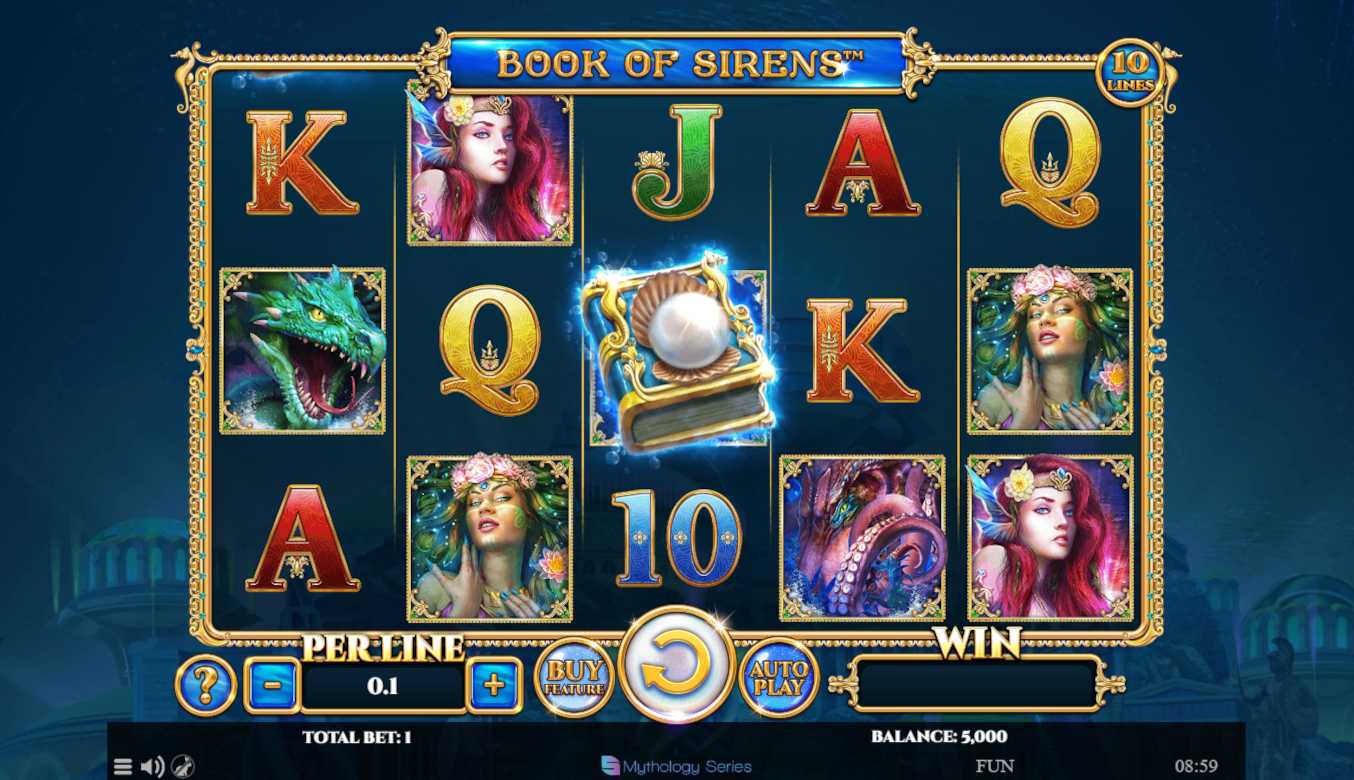
Task: Click the rabbit turbo mode icon
Action: pos(181,767)
